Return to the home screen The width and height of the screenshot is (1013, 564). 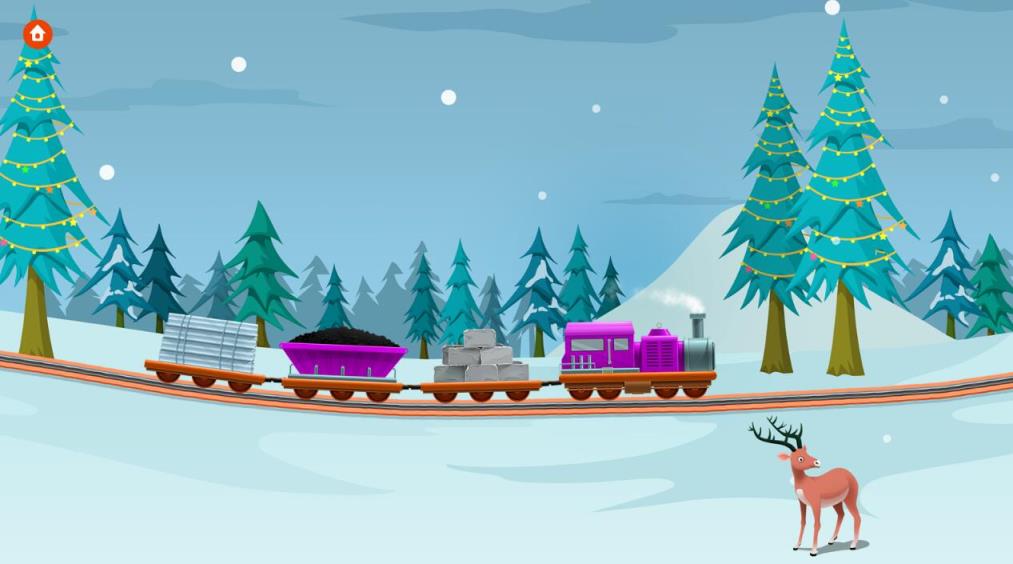pyautogui.click(x=38, y=34)
